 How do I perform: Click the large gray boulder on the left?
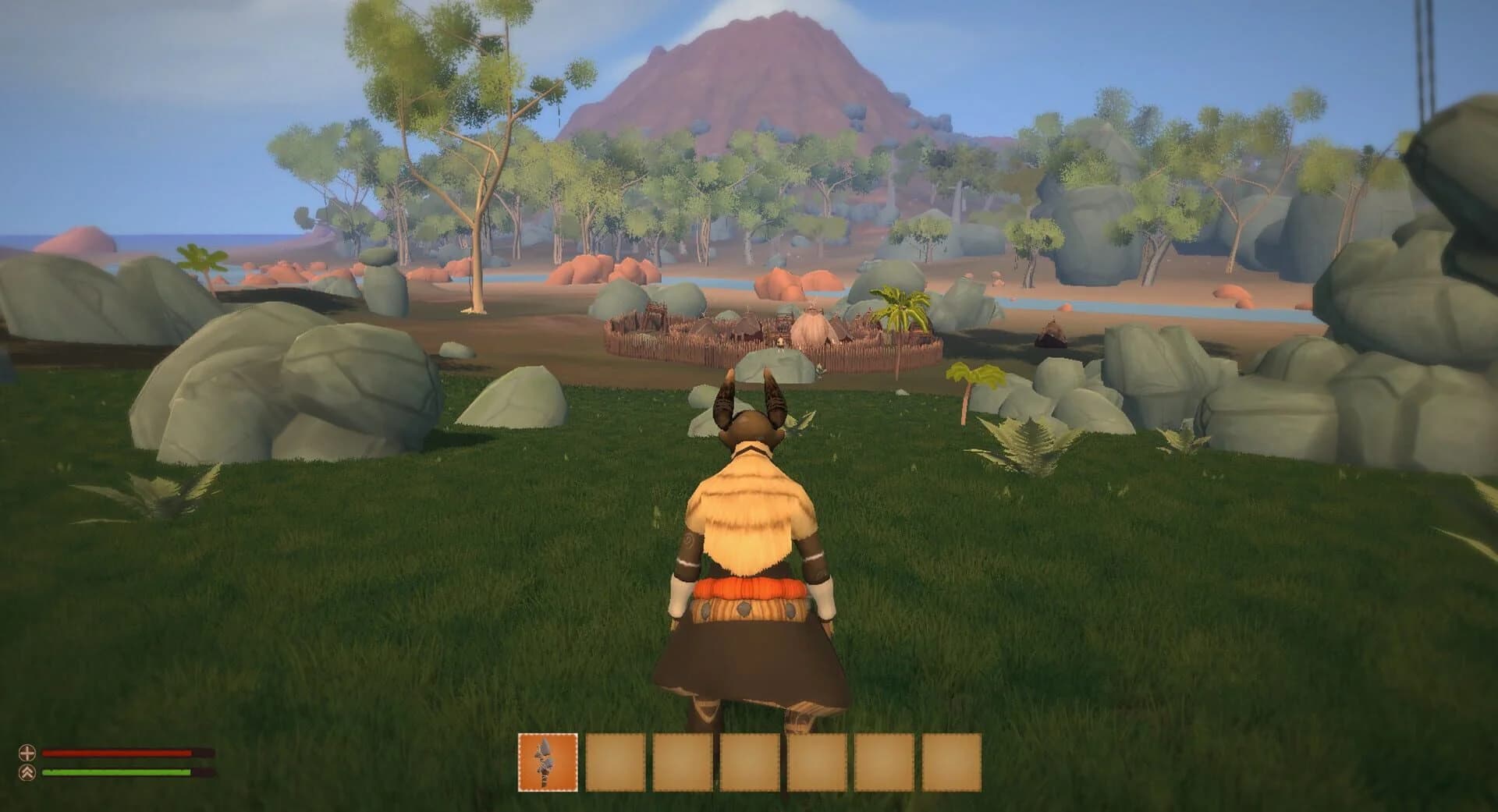coord(281,390)
